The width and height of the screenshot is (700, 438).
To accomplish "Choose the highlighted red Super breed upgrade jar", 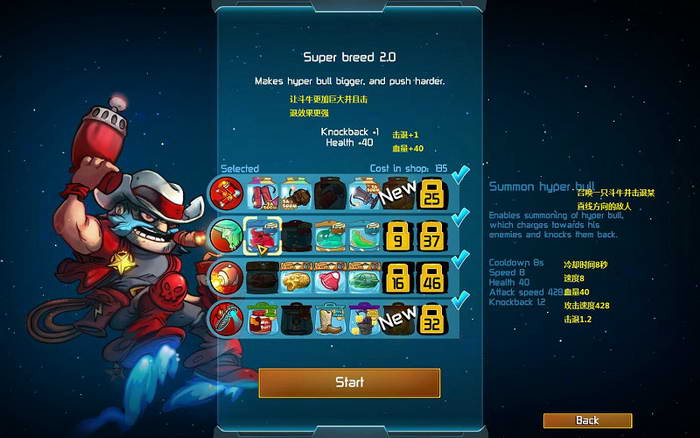I will tap(262, 236).
